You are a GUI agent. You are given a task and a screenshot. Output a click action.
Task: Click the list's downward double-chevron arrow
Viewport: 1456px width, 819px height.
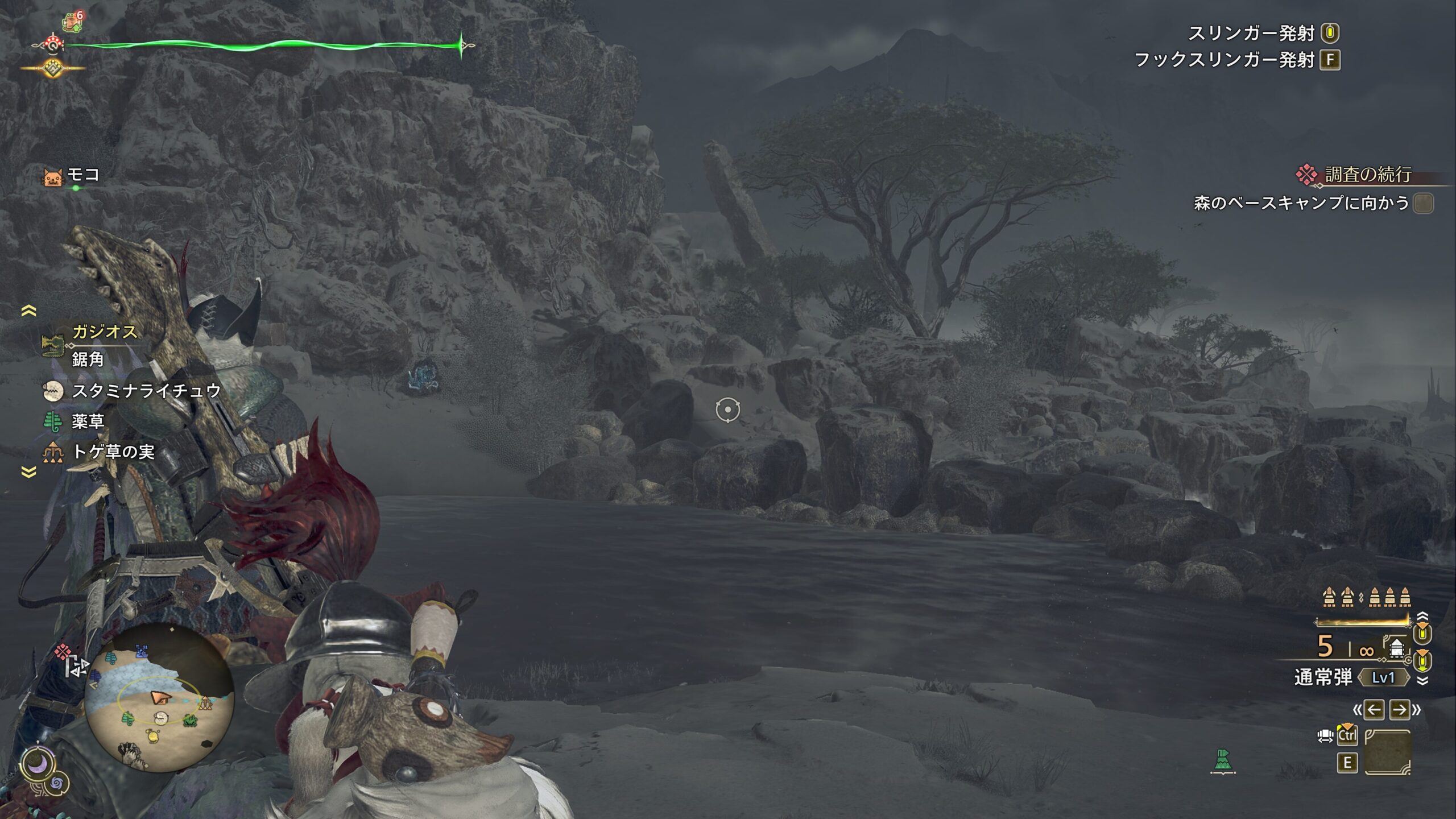28,472
